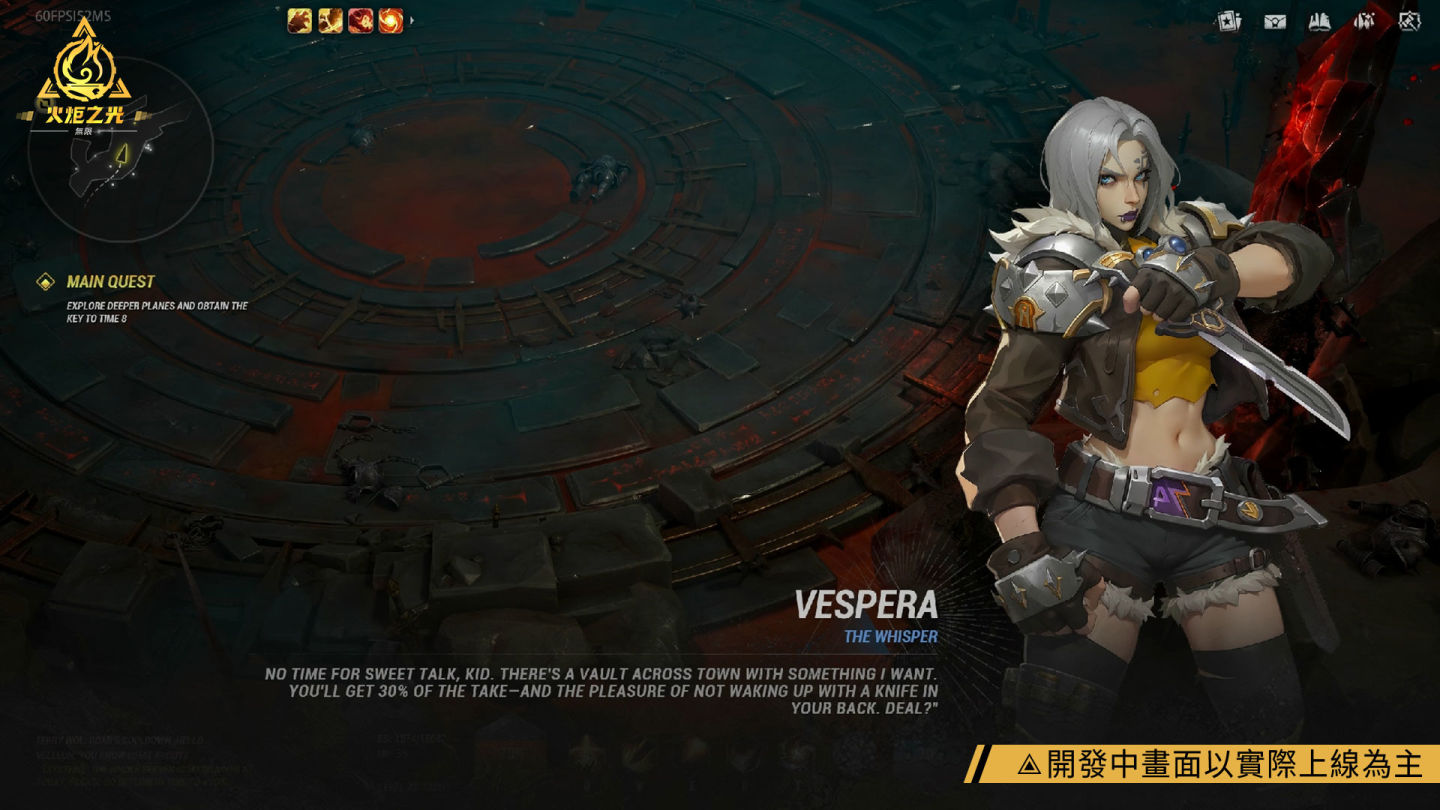The height and width of the screenshot is (810, 1440).
Task: Open the mail envelope icon
Action: pos(1275,21)
